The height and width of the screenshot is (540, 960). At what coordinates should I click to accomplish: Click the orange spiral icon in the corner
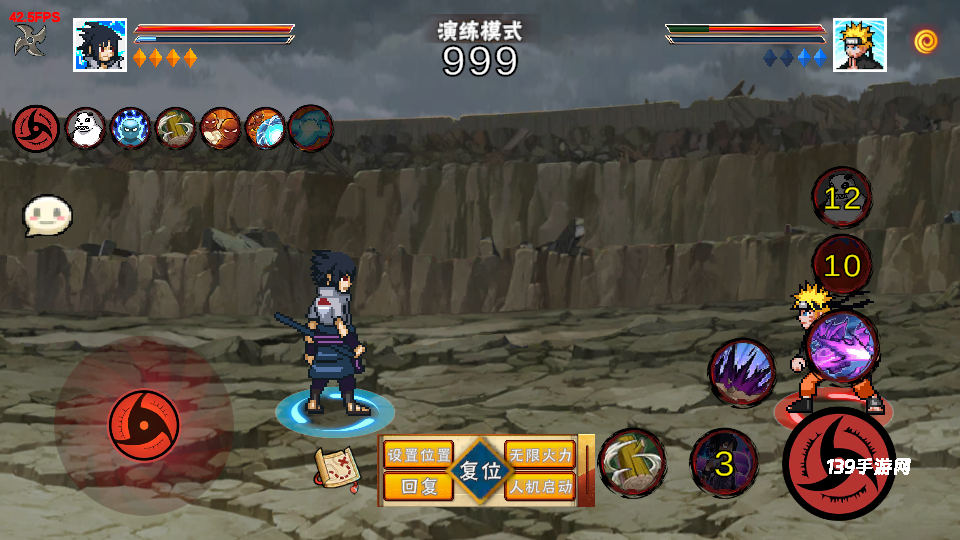coord(925,42)
